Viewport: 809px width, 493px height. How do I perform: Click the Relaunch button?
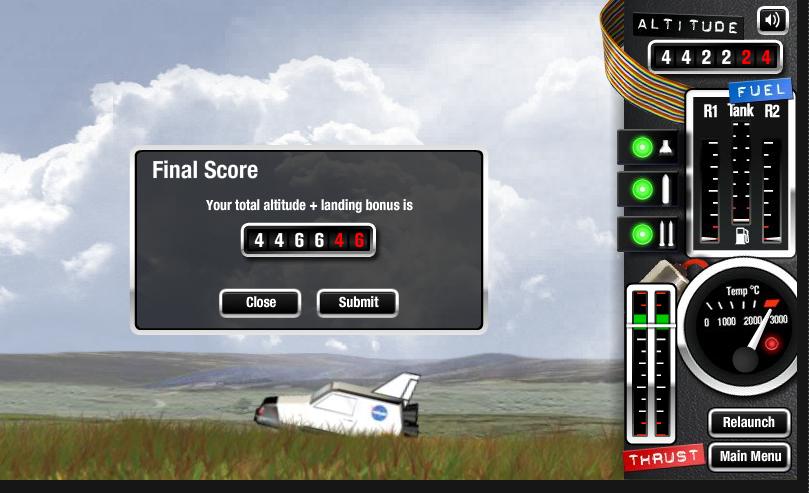748,422
